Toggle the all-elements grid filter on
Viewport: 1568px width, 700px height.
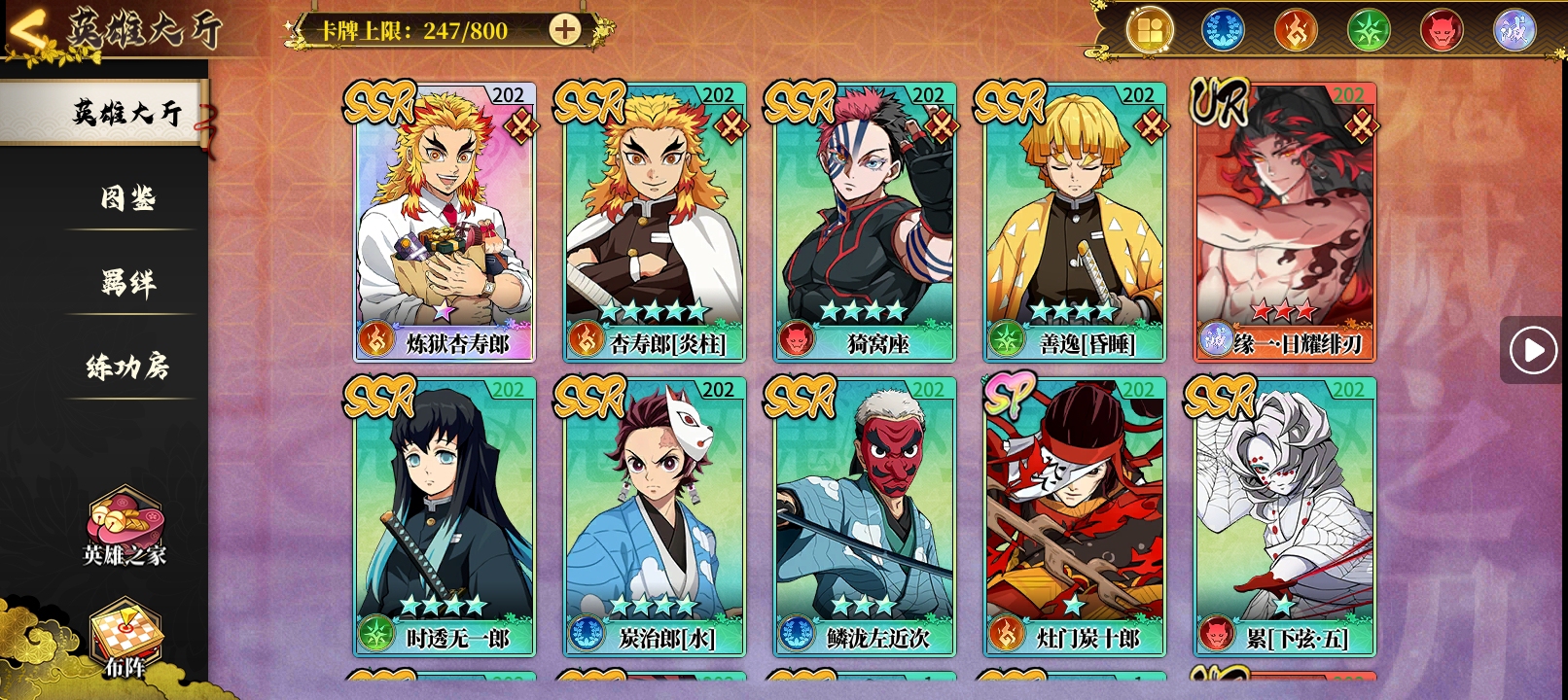point(1151,29)
